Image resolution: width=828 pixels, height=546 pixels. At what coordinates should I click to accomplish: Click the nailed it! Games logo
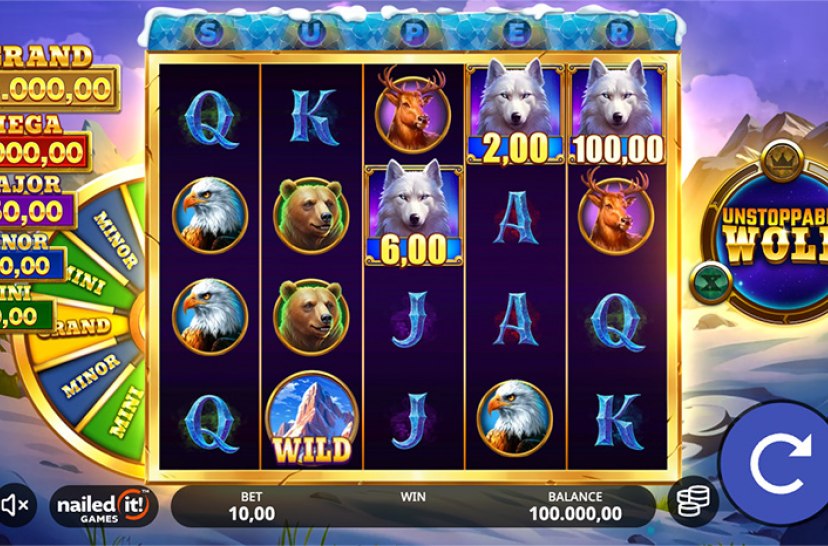(x=104, y=506)
